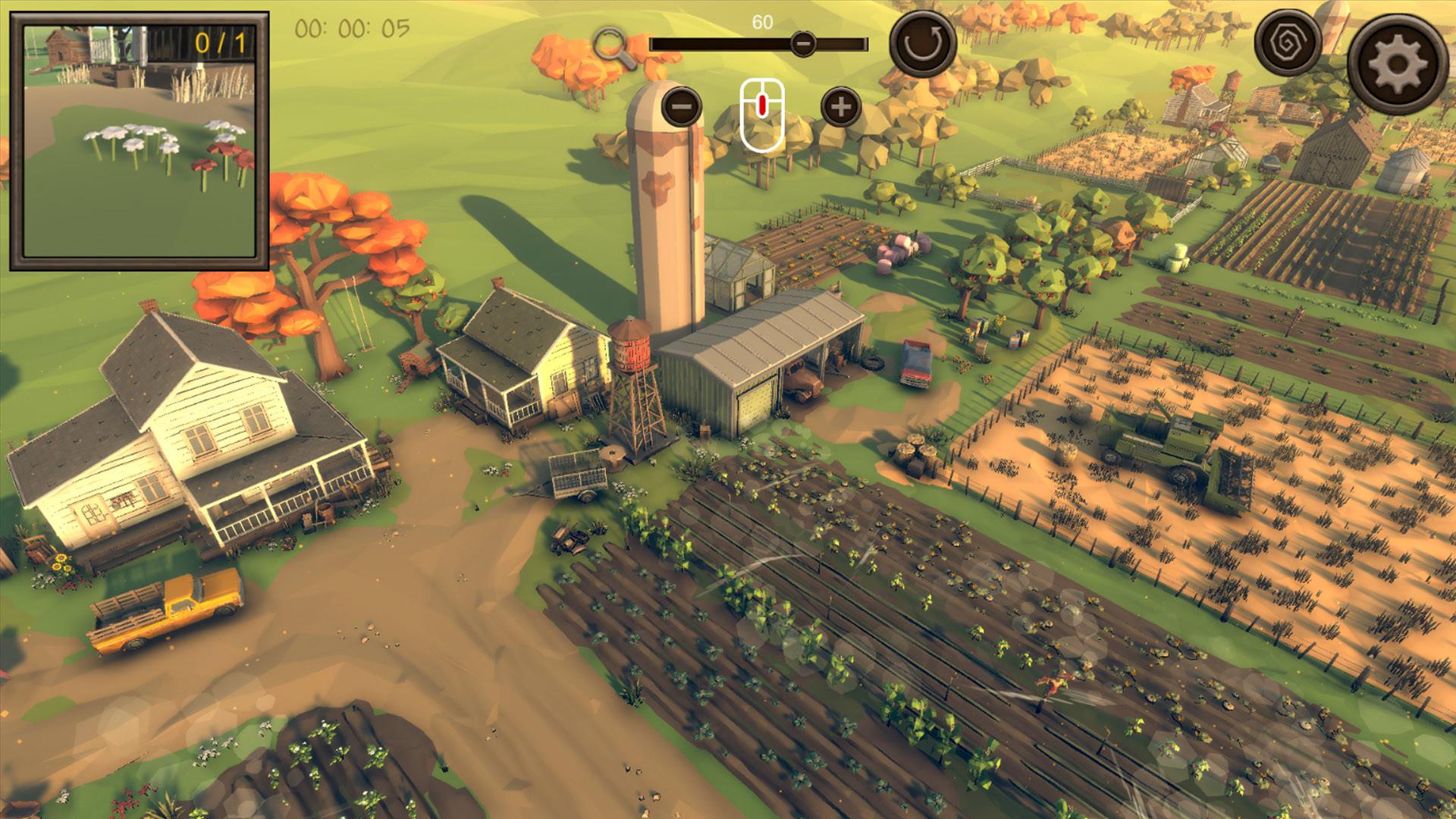Click the zoom slider handle set to 60
1456x819 pixels.
[803, 44]
